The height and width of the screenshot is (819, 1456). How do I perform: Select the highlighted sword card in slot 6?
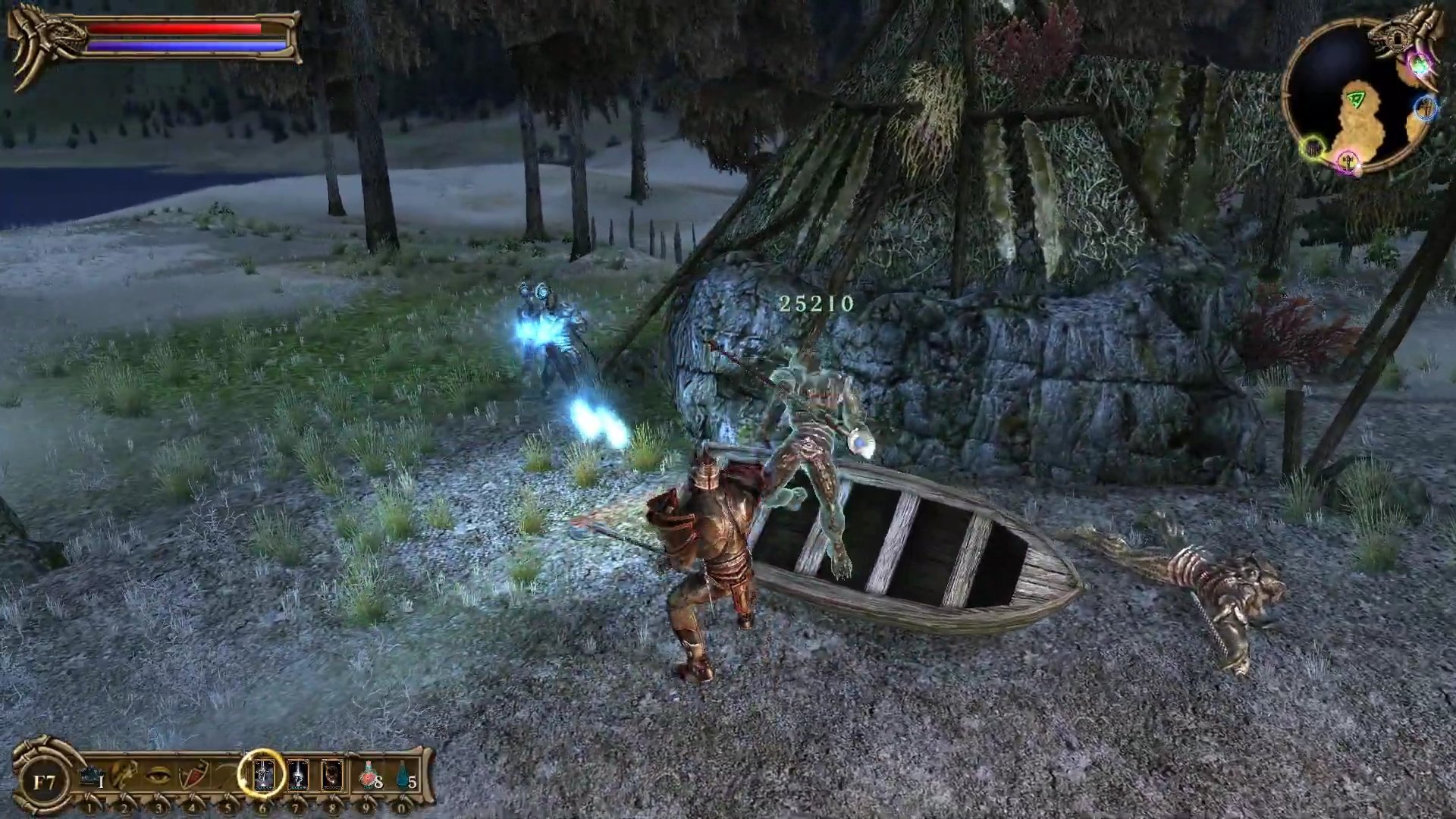pos(262,775)
